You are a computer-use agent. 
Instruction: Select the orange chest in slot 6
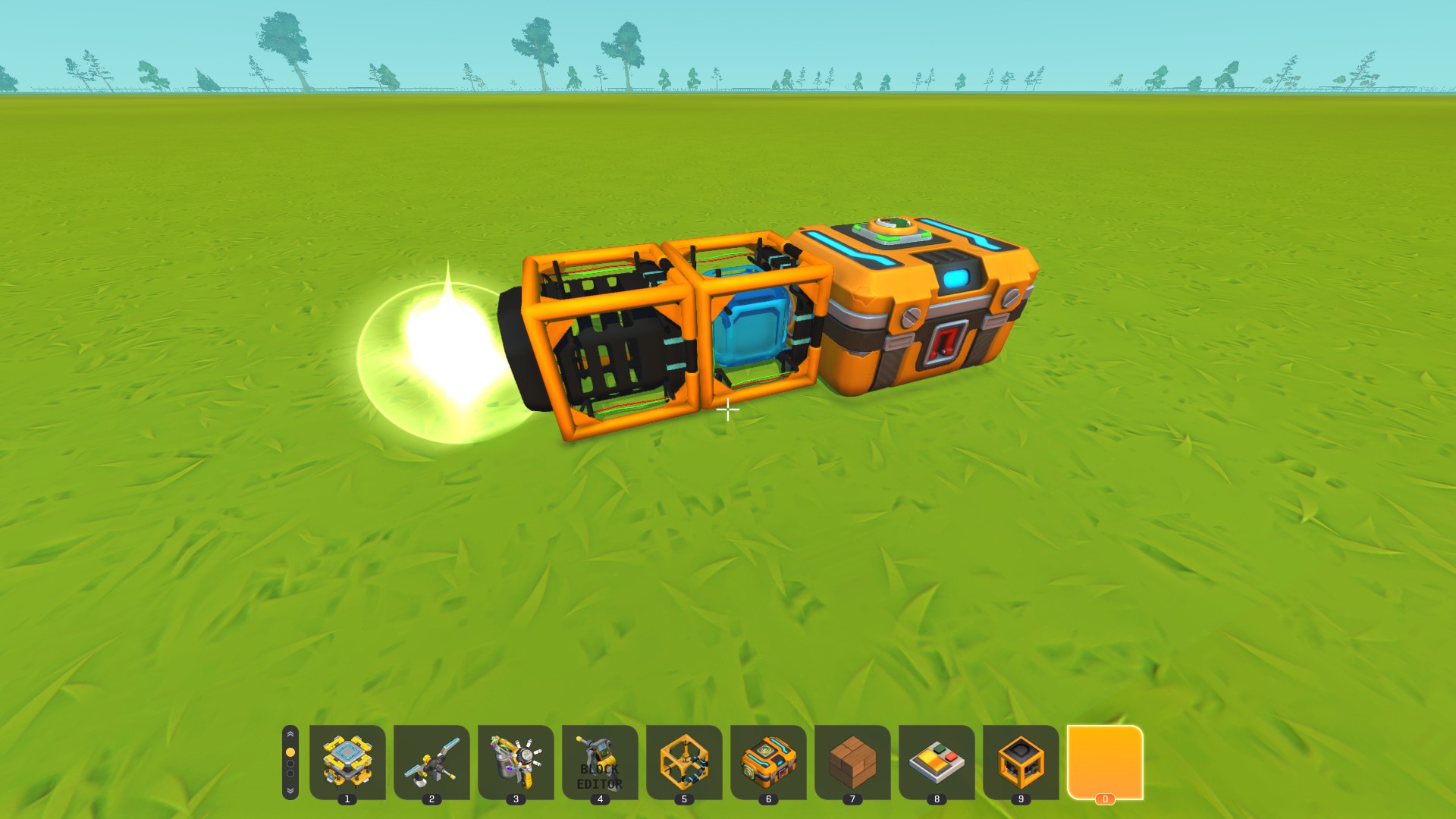point(768,761)
